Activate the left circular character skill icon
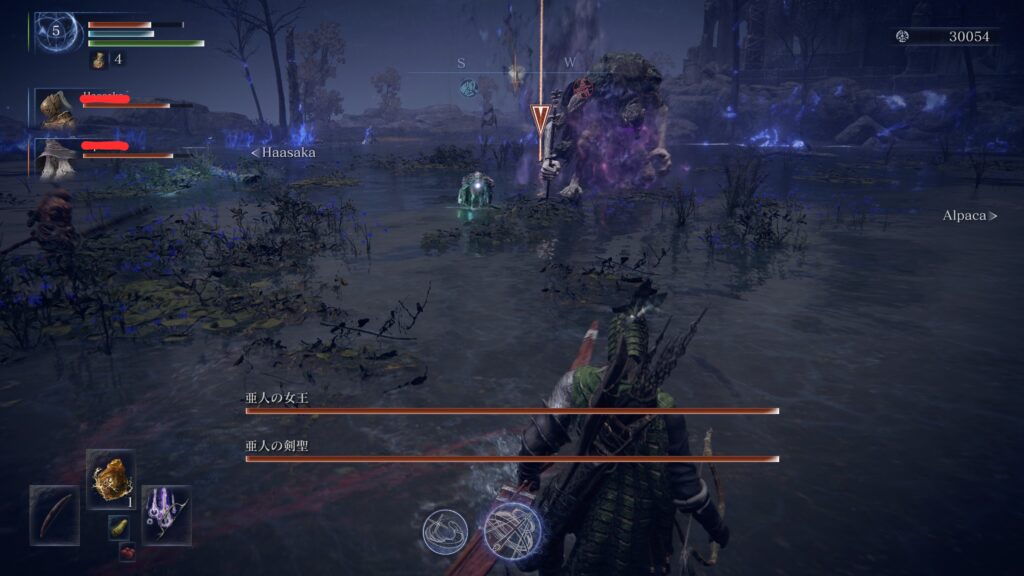Screen dimensions: 1024x576 (445, 530)
